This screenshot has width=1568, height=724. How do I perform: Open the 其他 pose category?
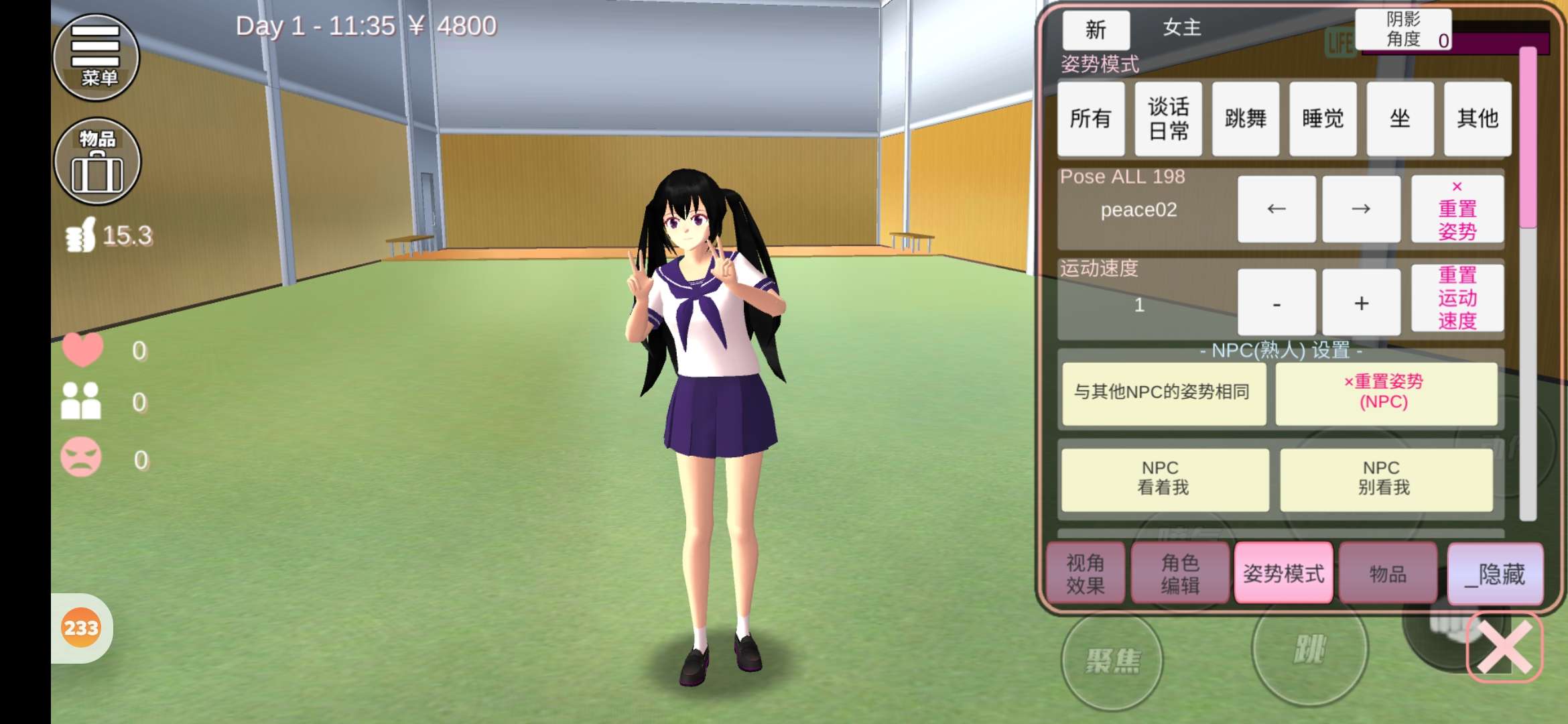pos(1477,119)
